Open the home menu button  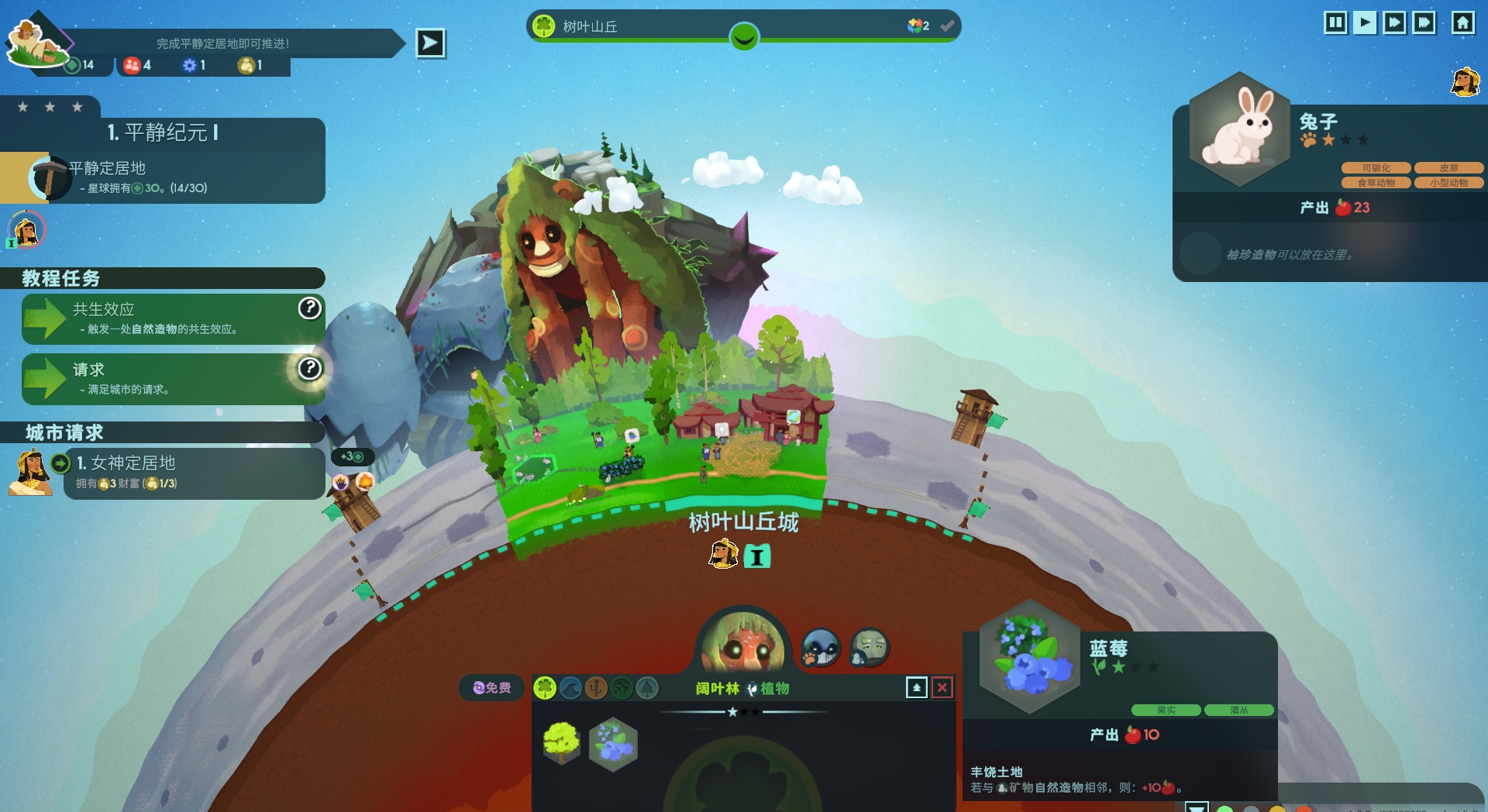pos(1462,22)
